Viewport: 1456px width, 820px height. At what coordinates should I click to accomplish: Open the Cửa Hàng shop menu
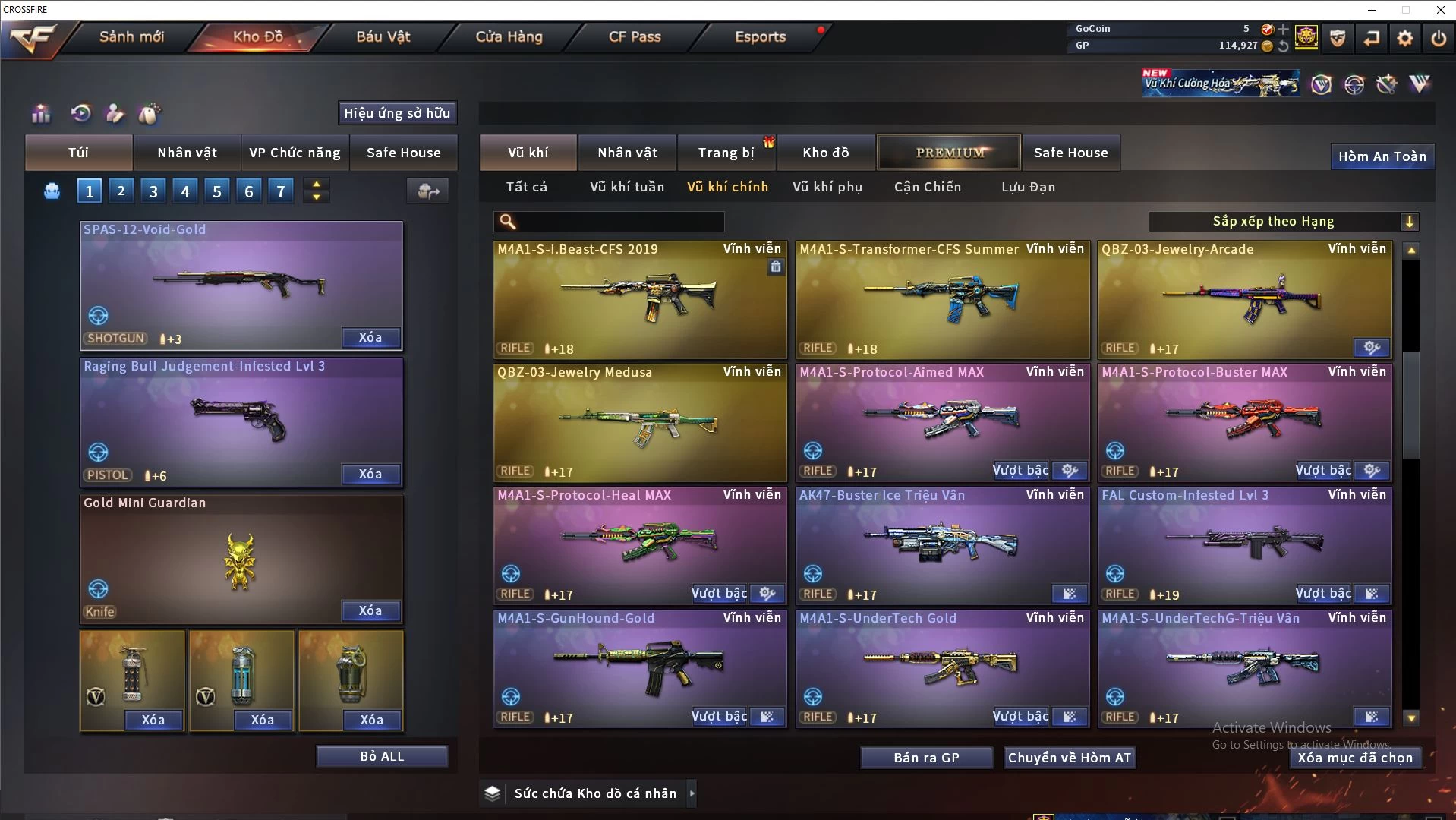[x=509, y=36]
